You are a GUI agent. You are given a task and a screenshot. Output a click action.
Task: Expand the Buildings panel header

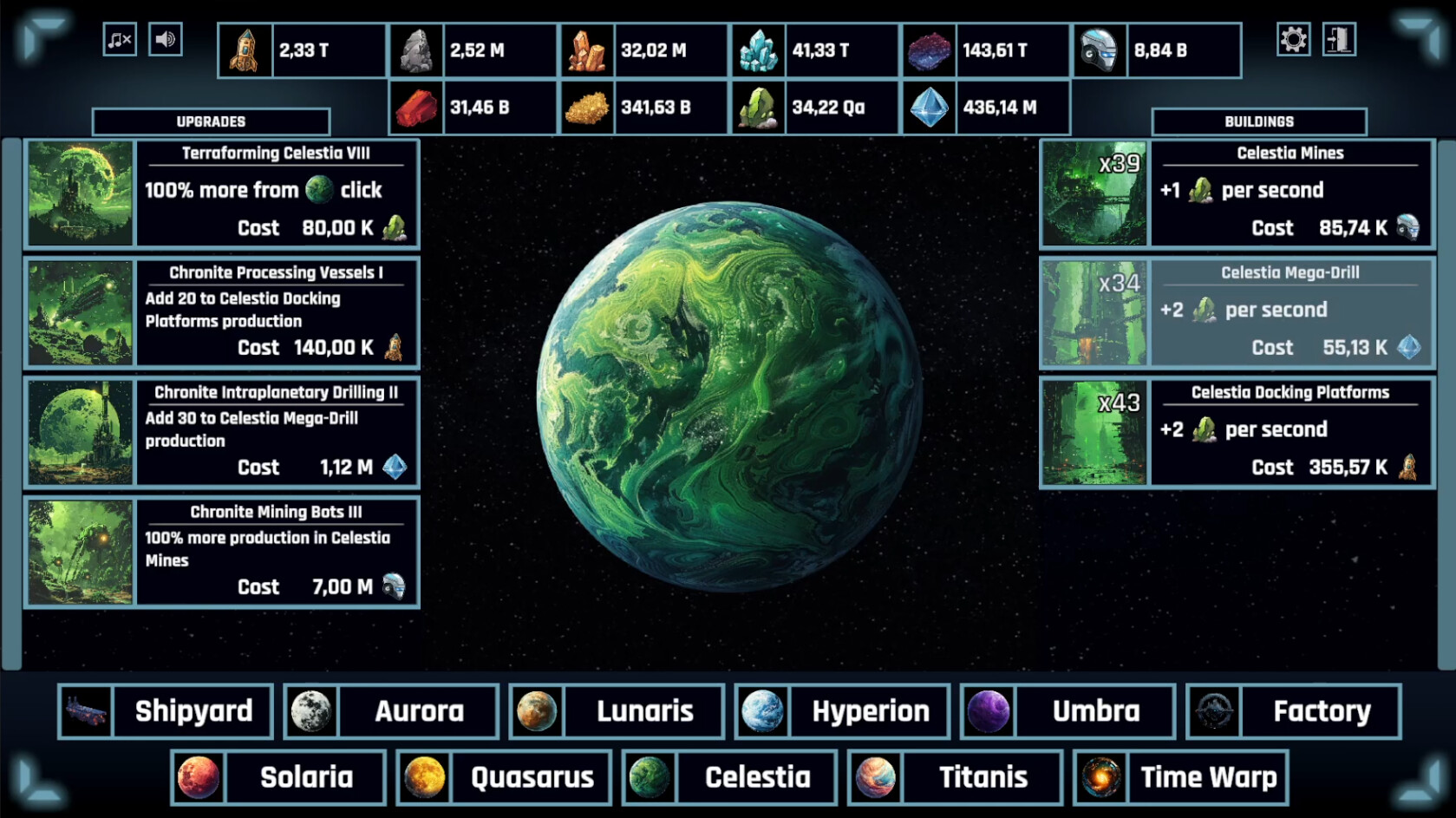(1258, 121)
